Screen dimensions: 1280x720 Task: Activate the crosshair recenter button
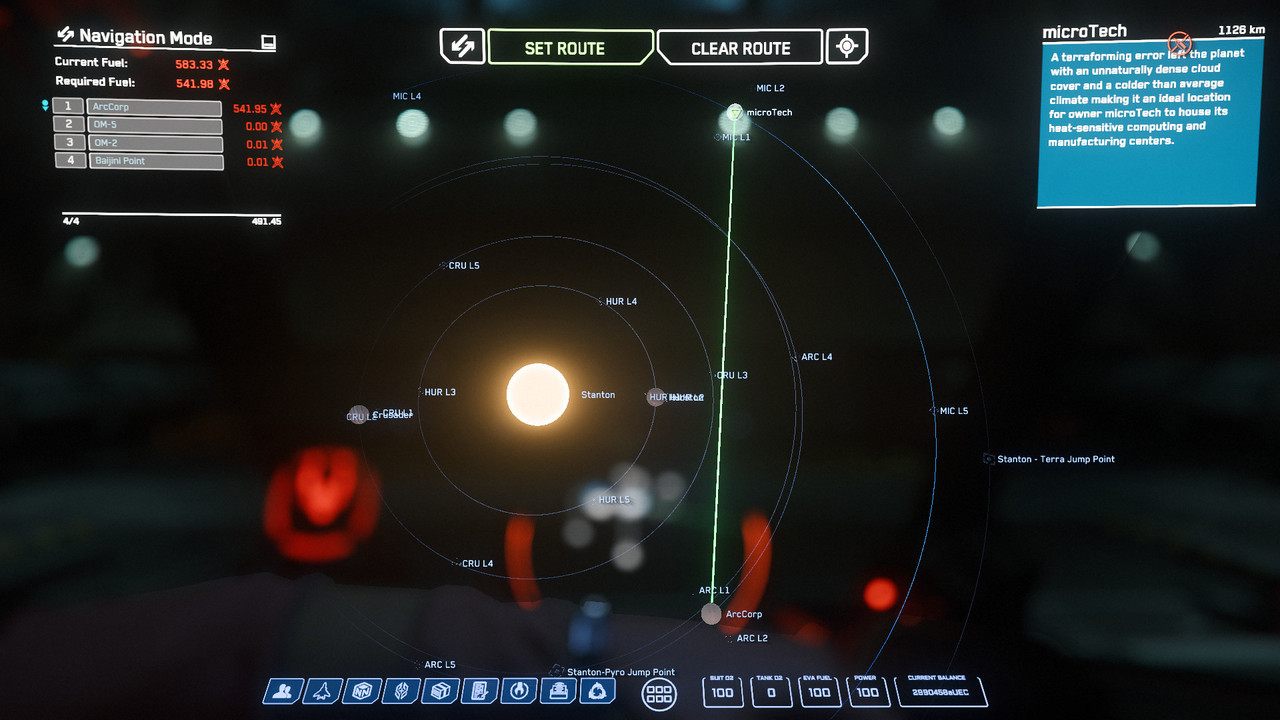[848, 47]
